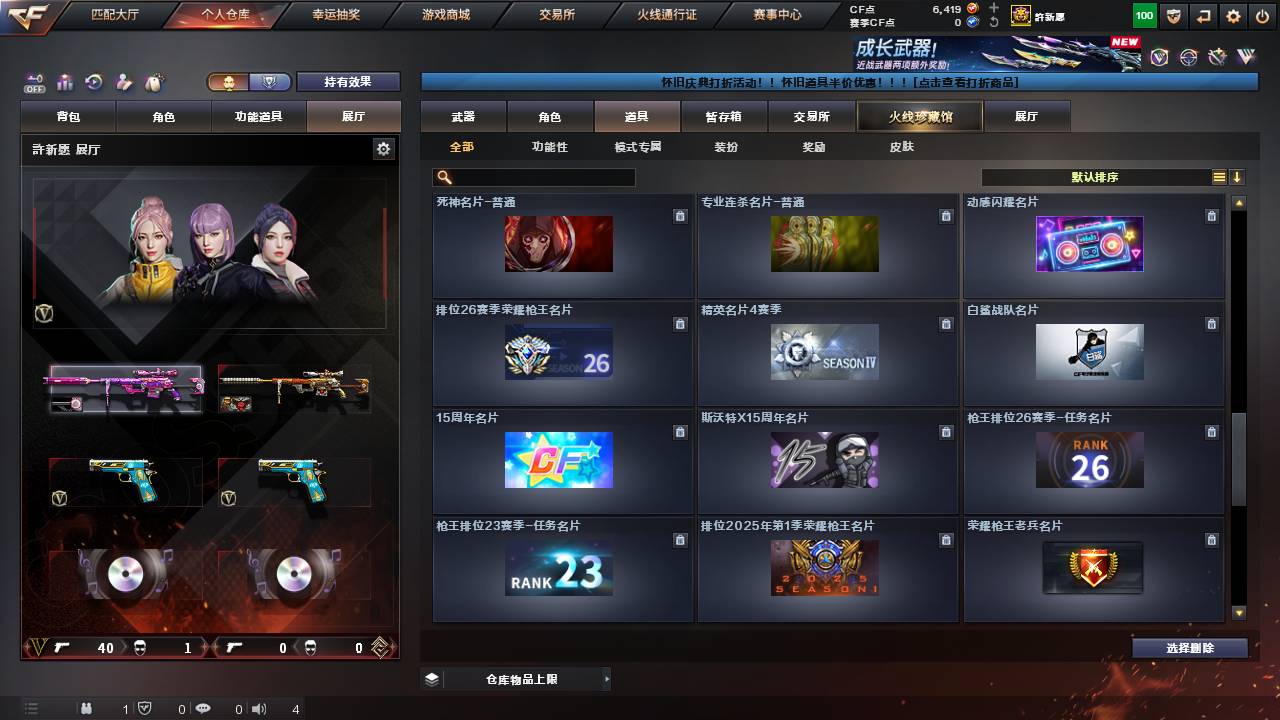Click the 15周年名片 item thumbnail

point(560,461)
